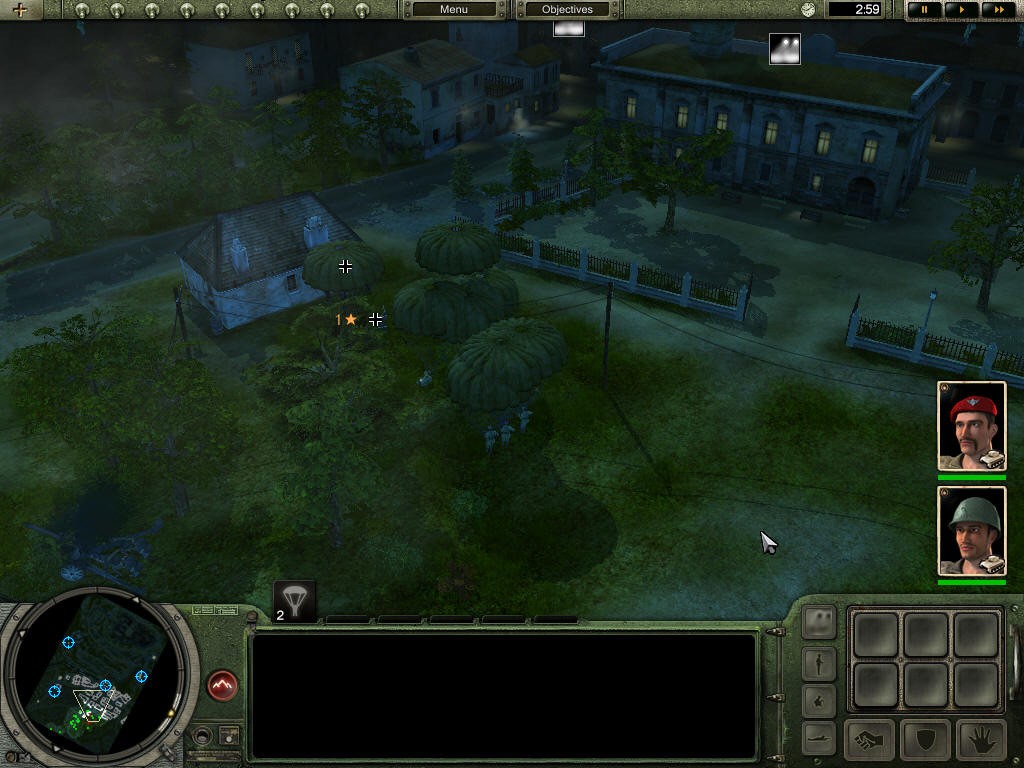Open the Menu button
The image size is (1024, 768).
pyautogui.click(x=454, y=9)
